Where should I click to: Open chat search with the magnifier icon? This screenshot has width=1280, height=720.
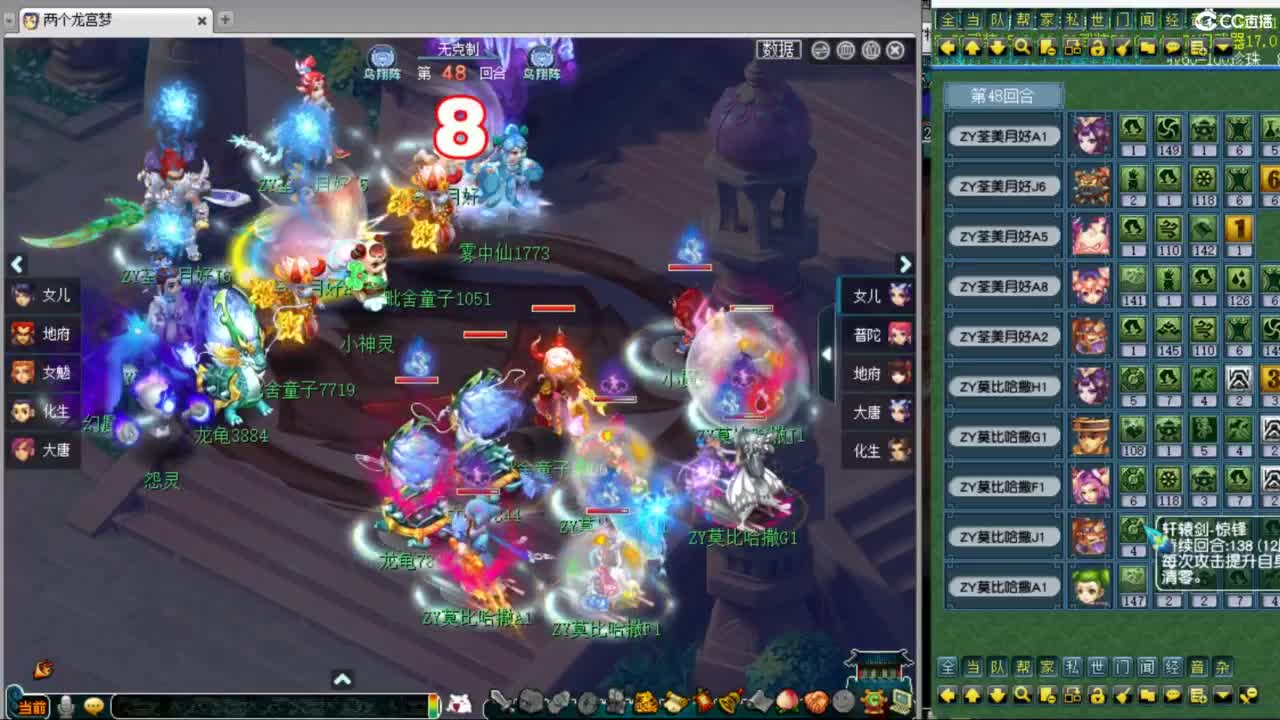[x=1021, y=47]
